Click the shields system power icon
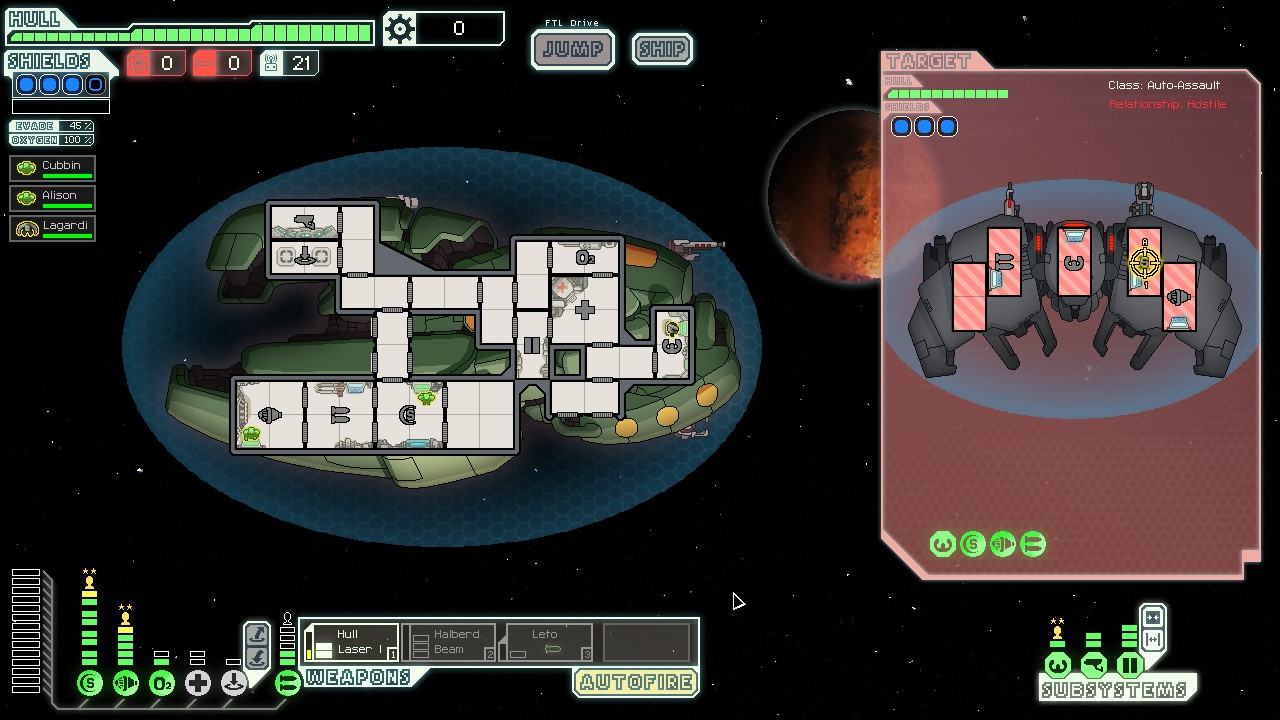Image resolution: width=1280 pixels, height=720 pixels. point(90,684)
